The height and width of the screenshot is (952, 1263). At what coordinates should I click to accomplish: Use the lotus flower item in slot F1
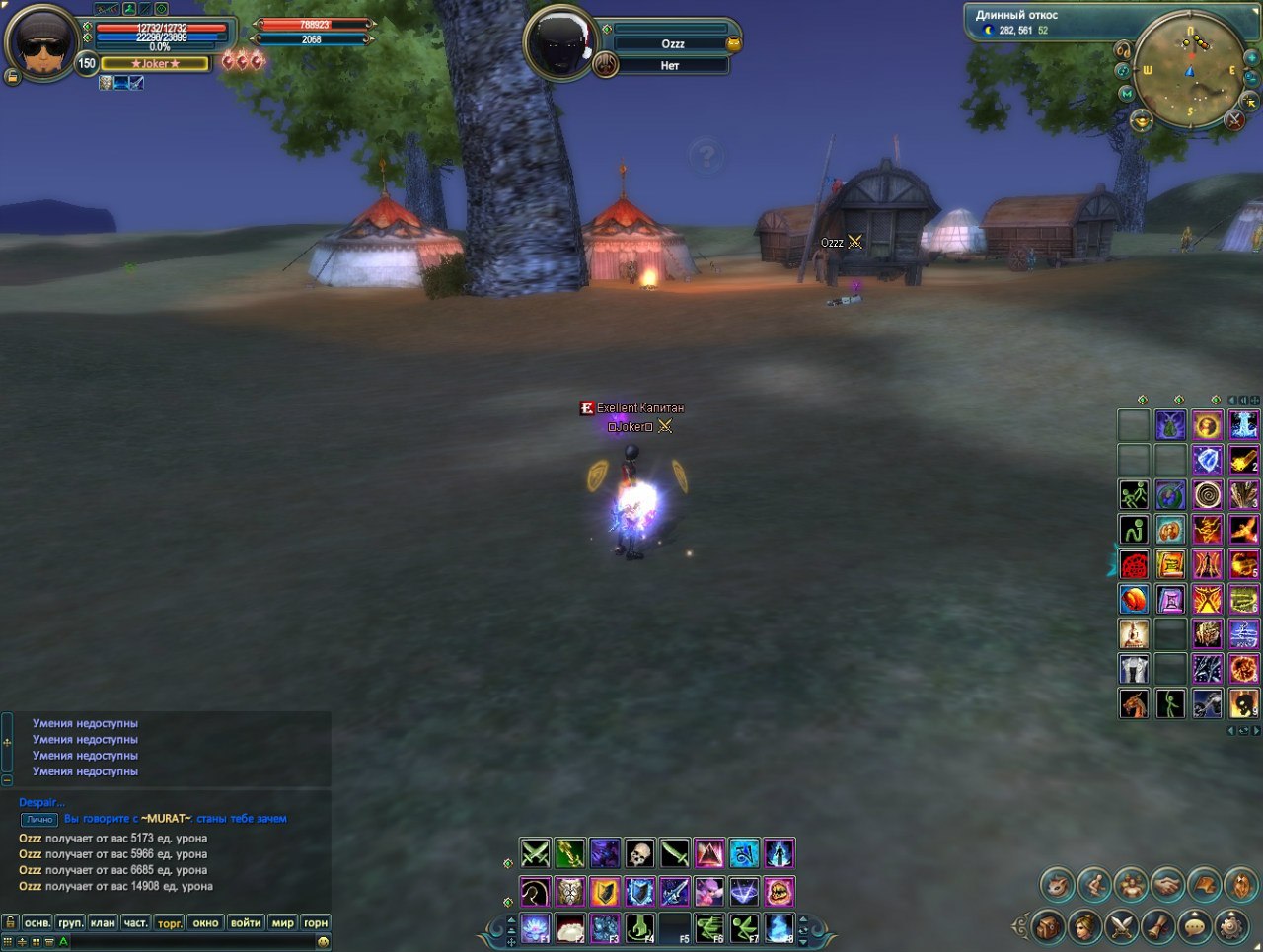point(535,927)
